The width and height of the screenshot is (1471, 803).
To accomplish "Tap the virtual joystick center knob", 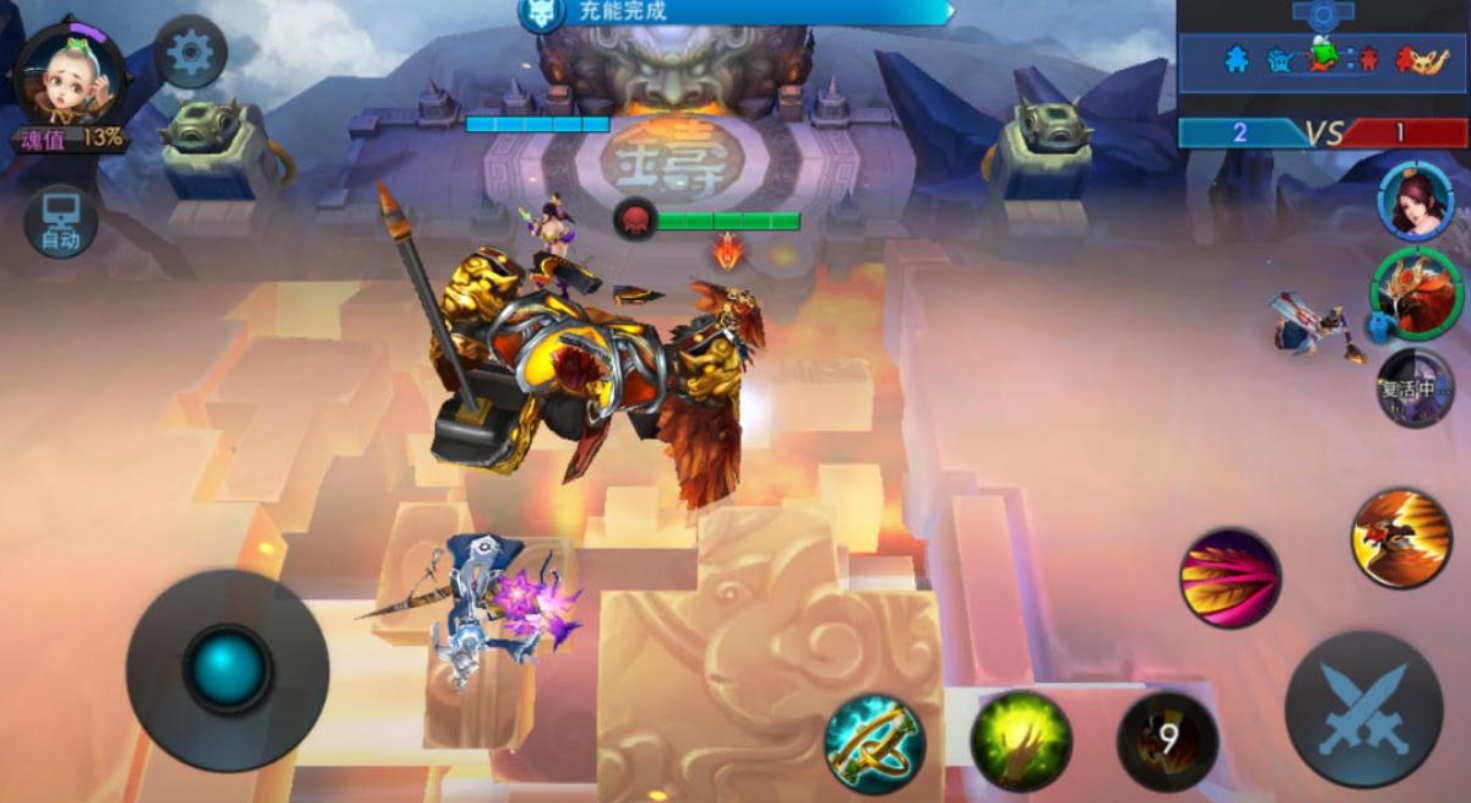I will tap(228, 668).
